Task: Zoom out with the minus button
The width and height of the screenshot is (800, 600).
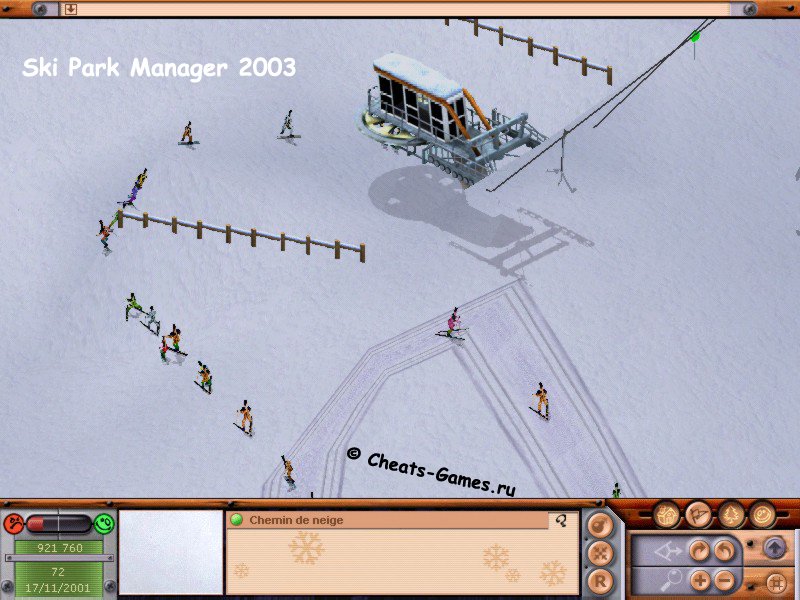Action: (721, 579)
